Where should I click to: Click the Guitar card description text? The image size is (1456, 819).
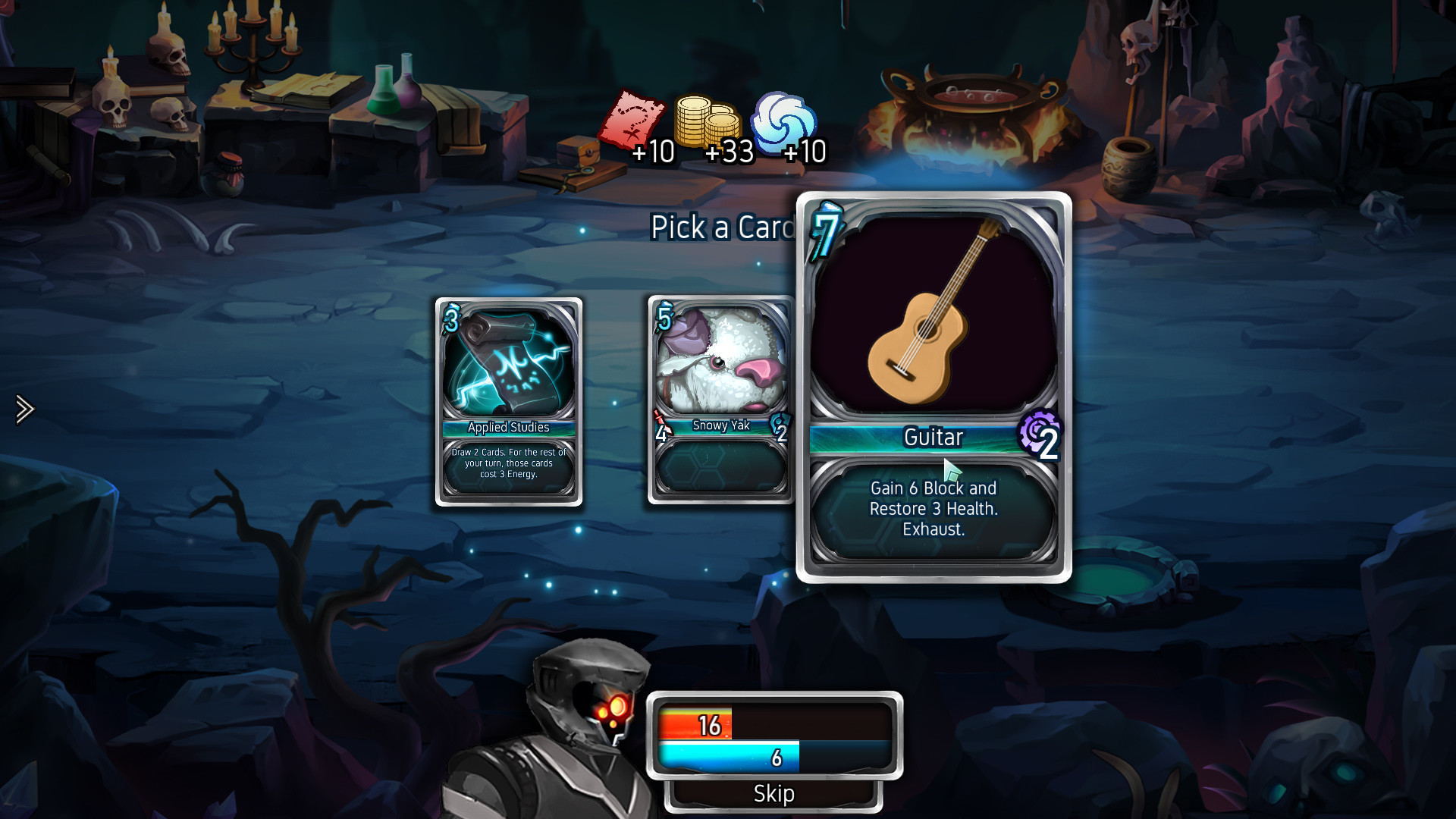[933, 509]
